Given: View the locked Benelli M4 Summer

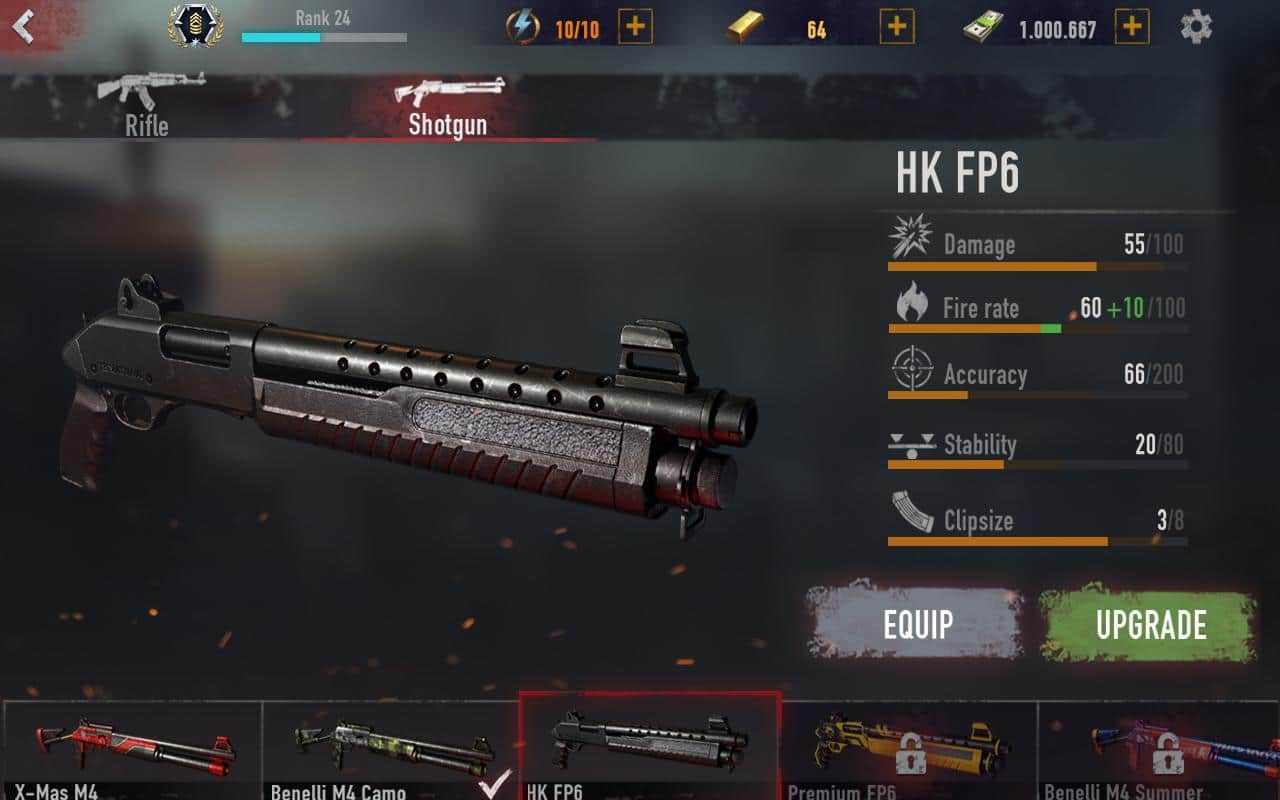Looking at the screenshot, I should tap(1160, 750).
